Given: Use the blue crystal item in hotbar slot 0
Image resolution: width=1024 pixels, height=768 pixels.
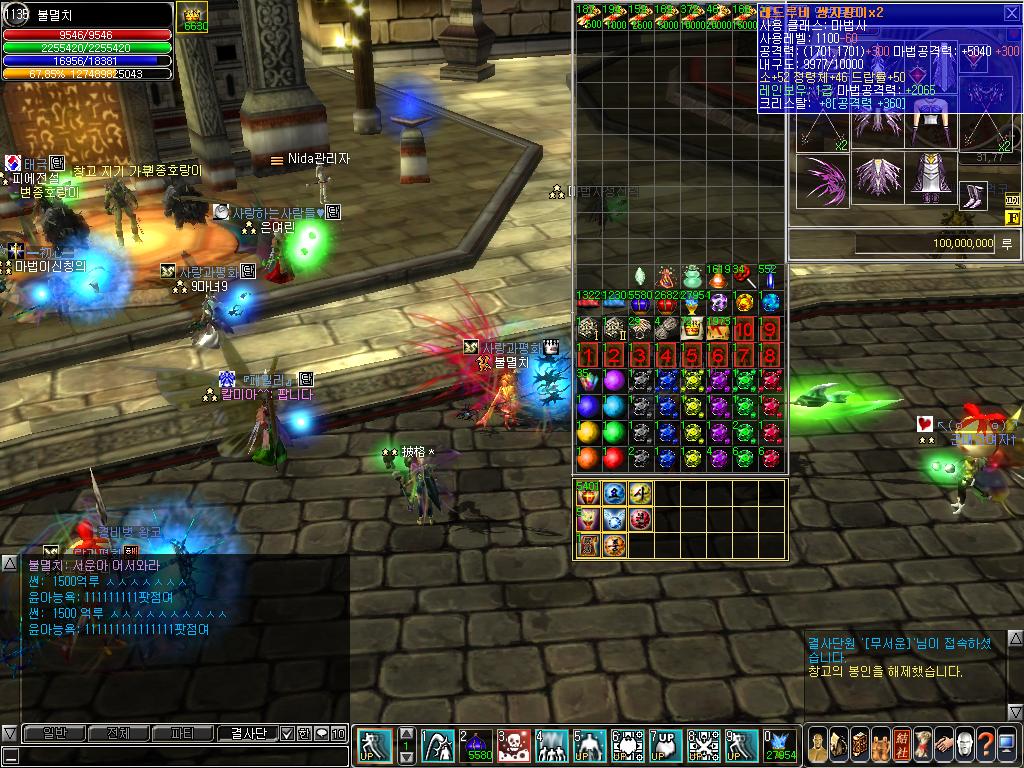Looking at the screenshot, I should click(x=780, y=746).
